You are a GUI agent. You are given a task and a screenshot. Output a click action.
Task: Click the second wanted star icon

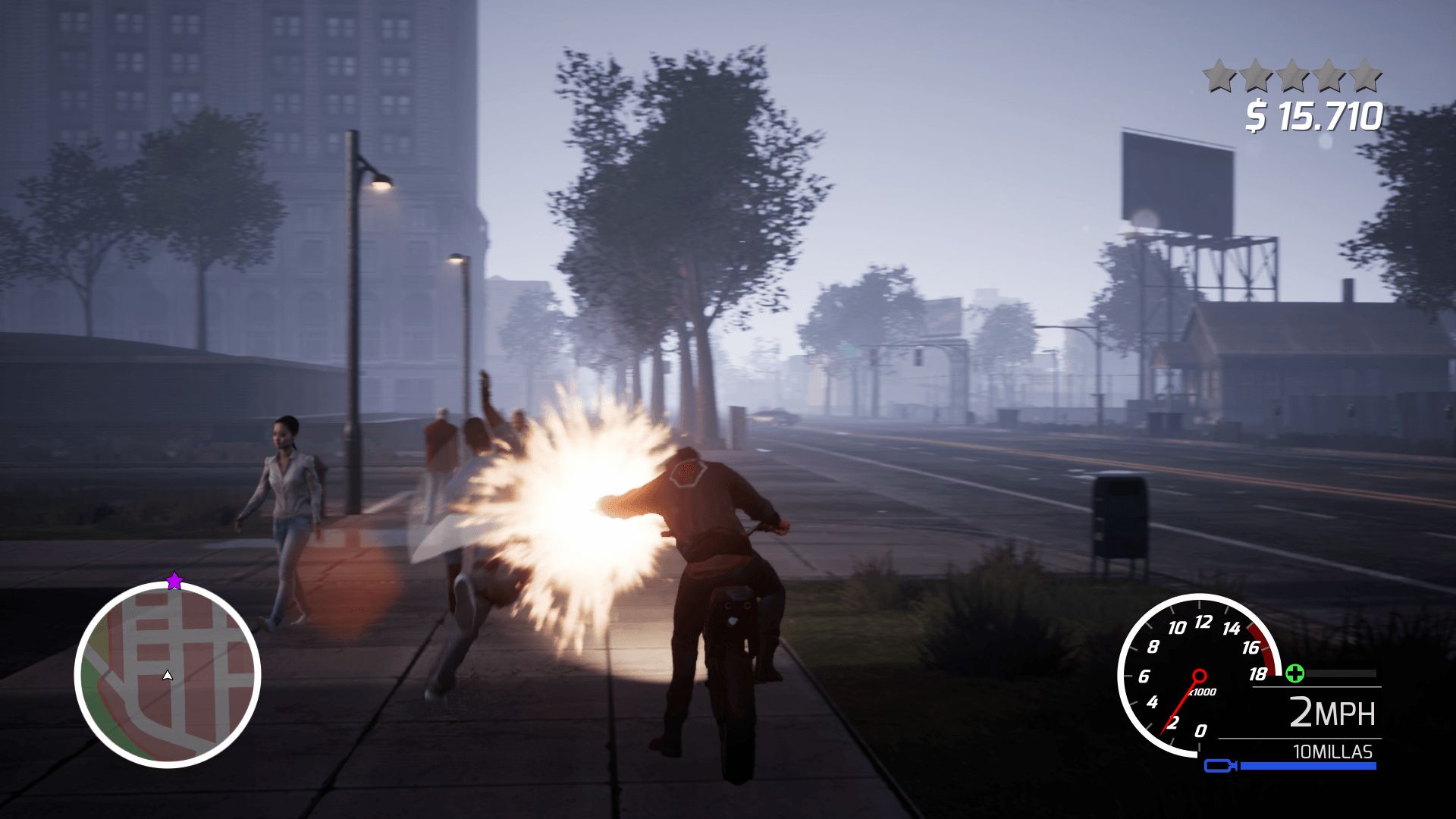point(1328,74)
